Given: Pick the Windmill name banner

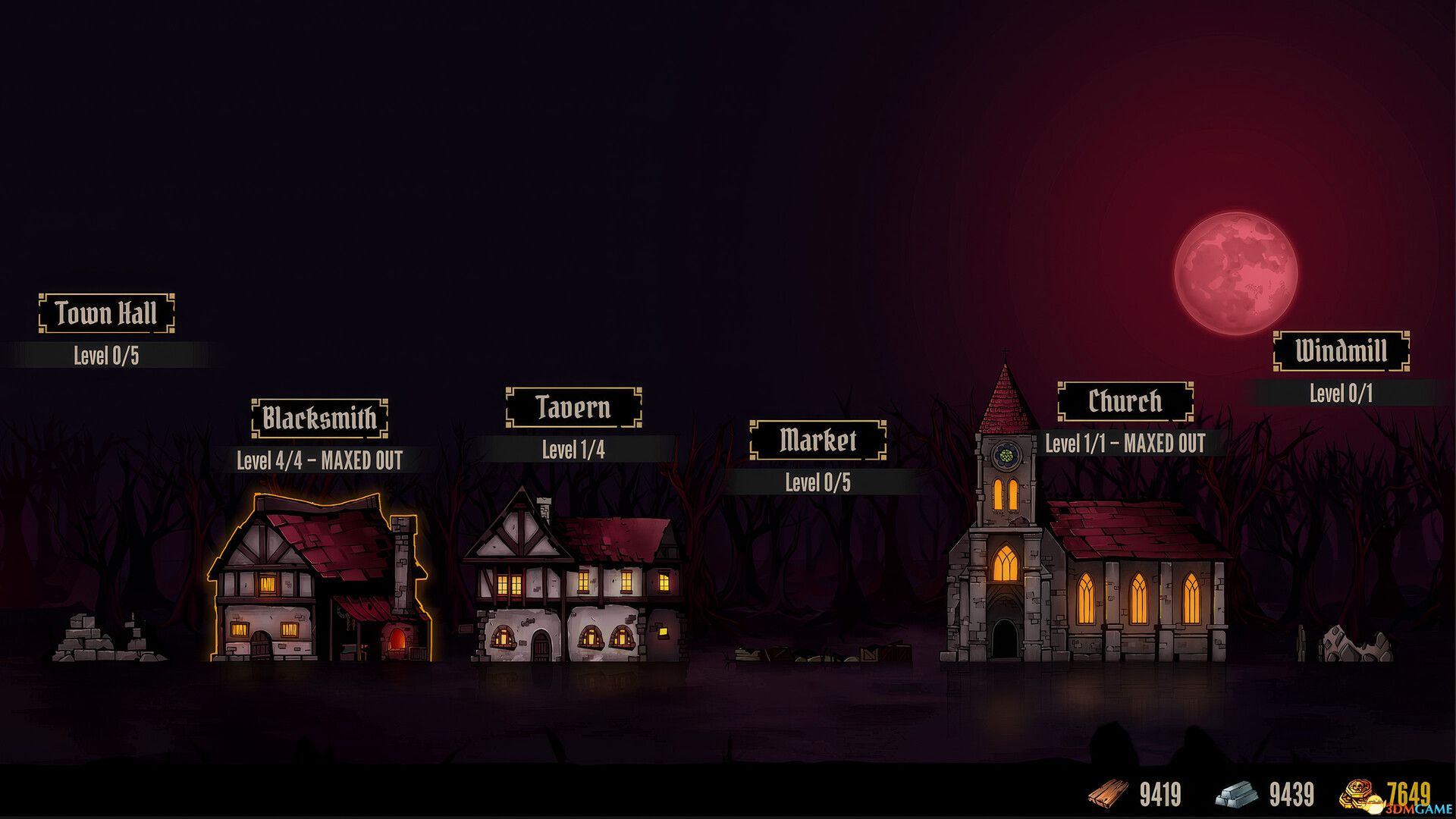Looking at the screenshot, I should [1341, 351].
